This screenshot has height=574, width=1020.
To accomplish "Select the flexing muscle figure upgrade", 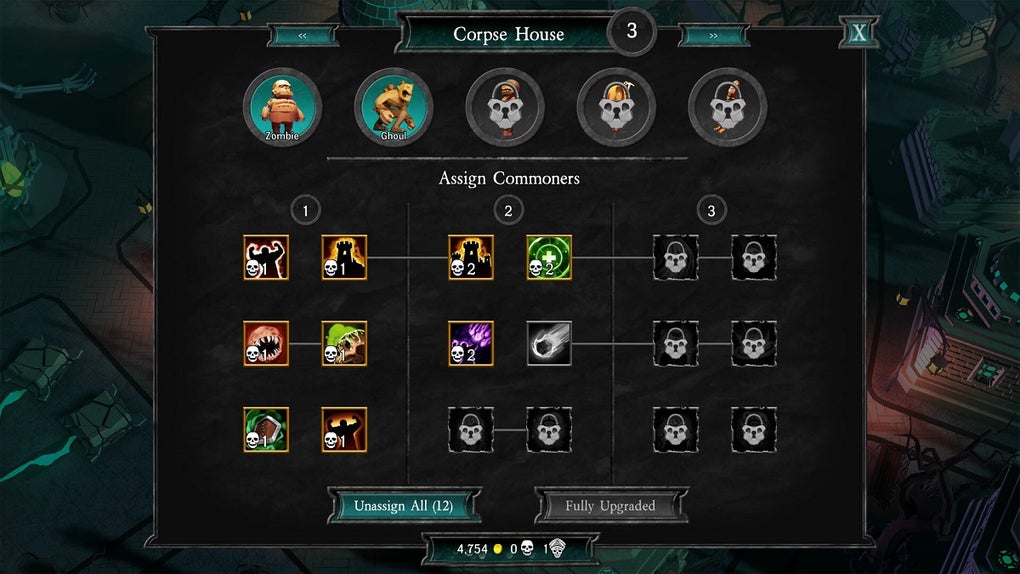I will 266,257.
